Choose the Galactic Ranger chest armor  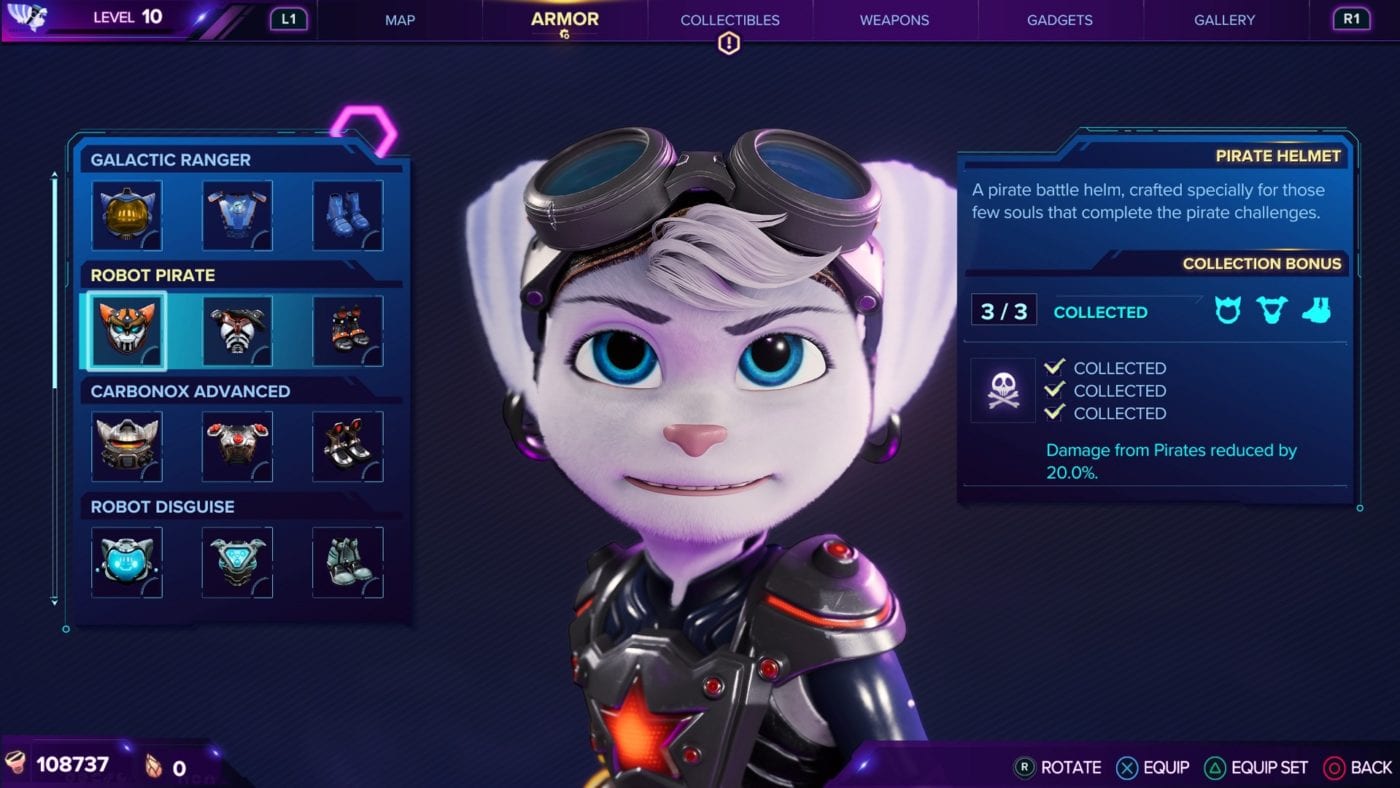[237, 215]
